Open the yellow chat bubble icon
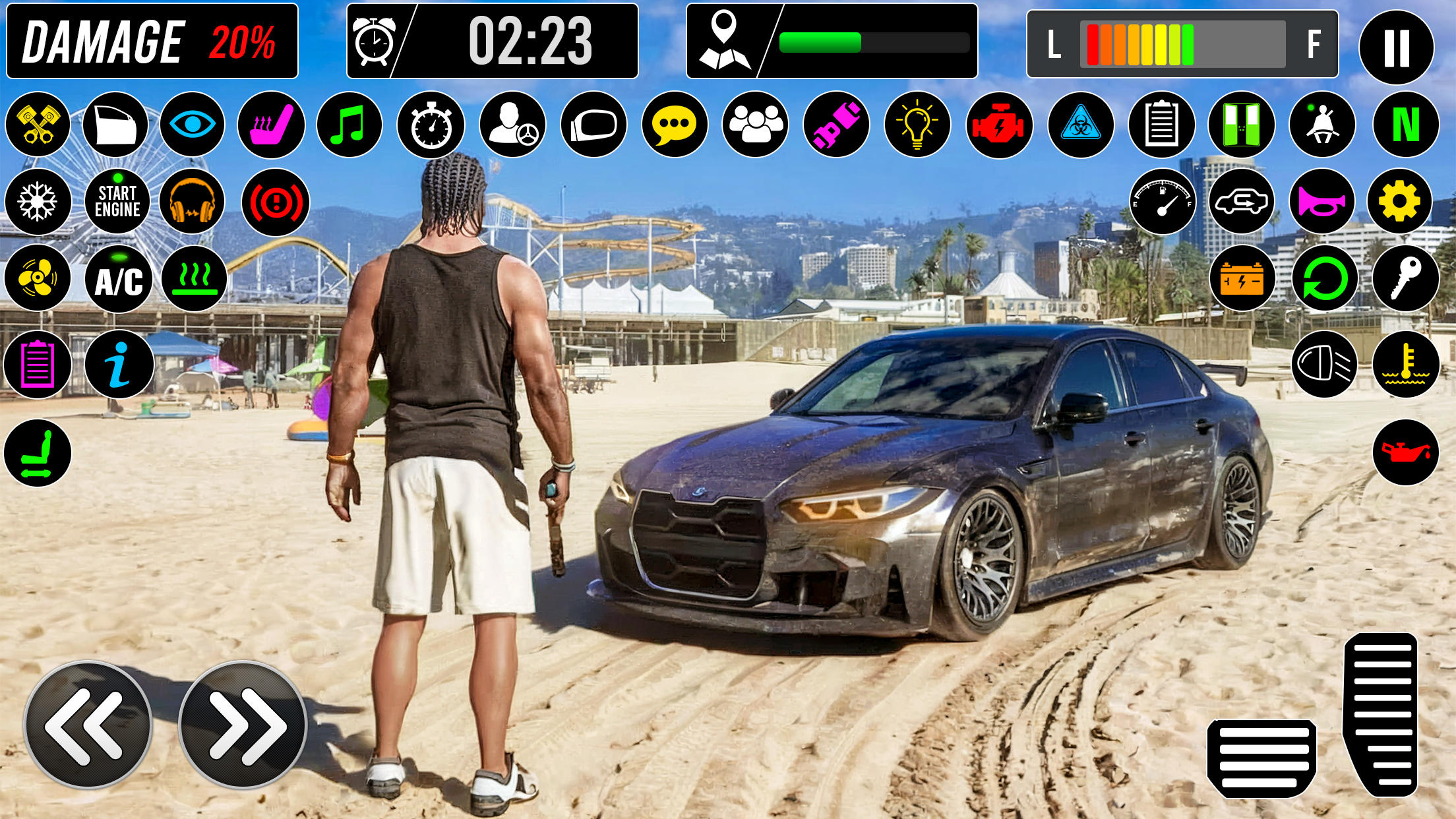Viewport: 1456px width, 819px height. pos(674,125)
